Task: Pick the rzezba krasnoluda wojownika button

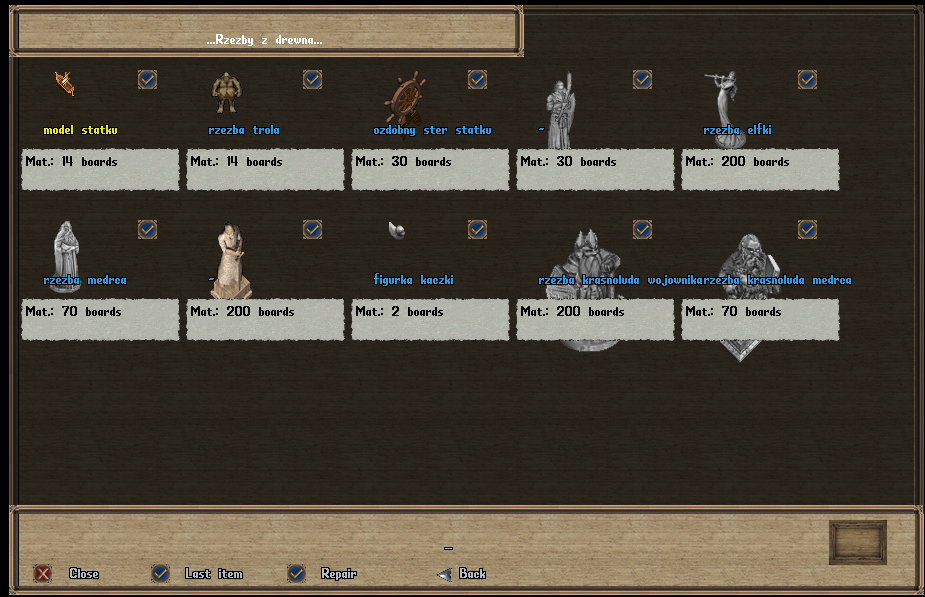Action: pyautogui.click(x=642, y=229)
